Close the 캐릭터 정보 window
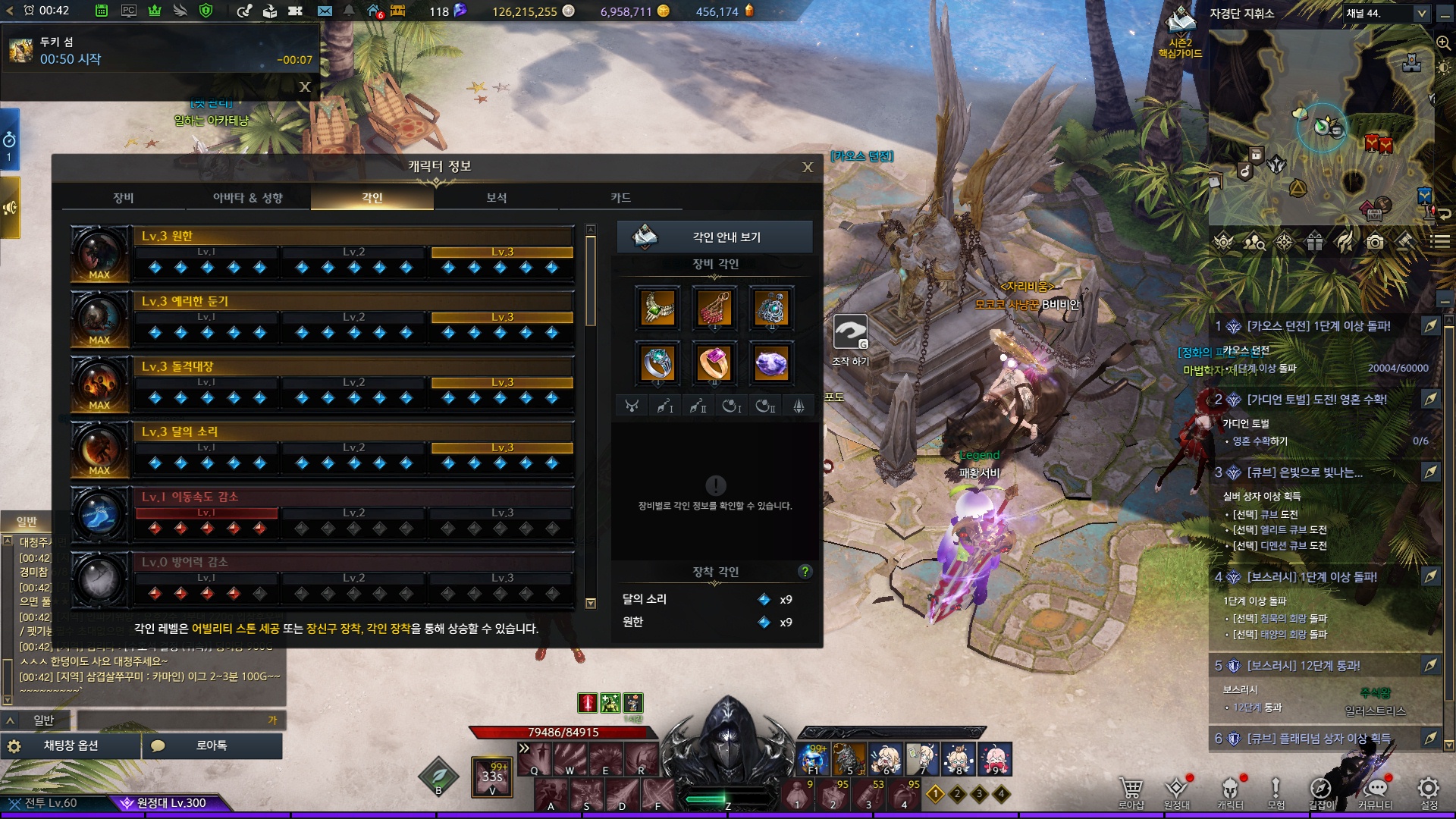 (808, 168)
